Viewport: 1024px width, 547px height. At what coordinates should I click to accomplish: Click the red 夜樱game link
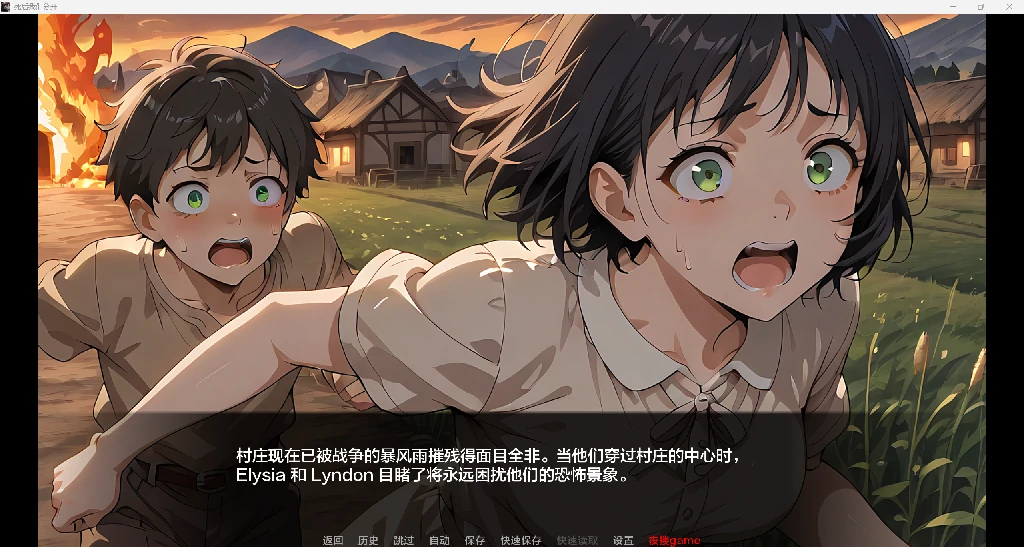[x=674, y=540]
